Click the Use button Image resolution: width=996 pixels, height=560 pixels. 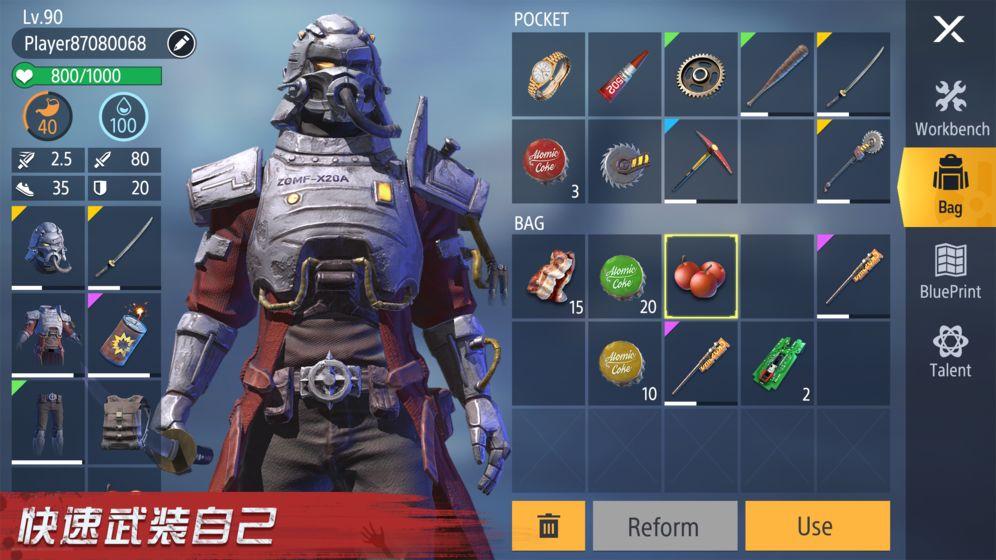[x=816, y=526]
